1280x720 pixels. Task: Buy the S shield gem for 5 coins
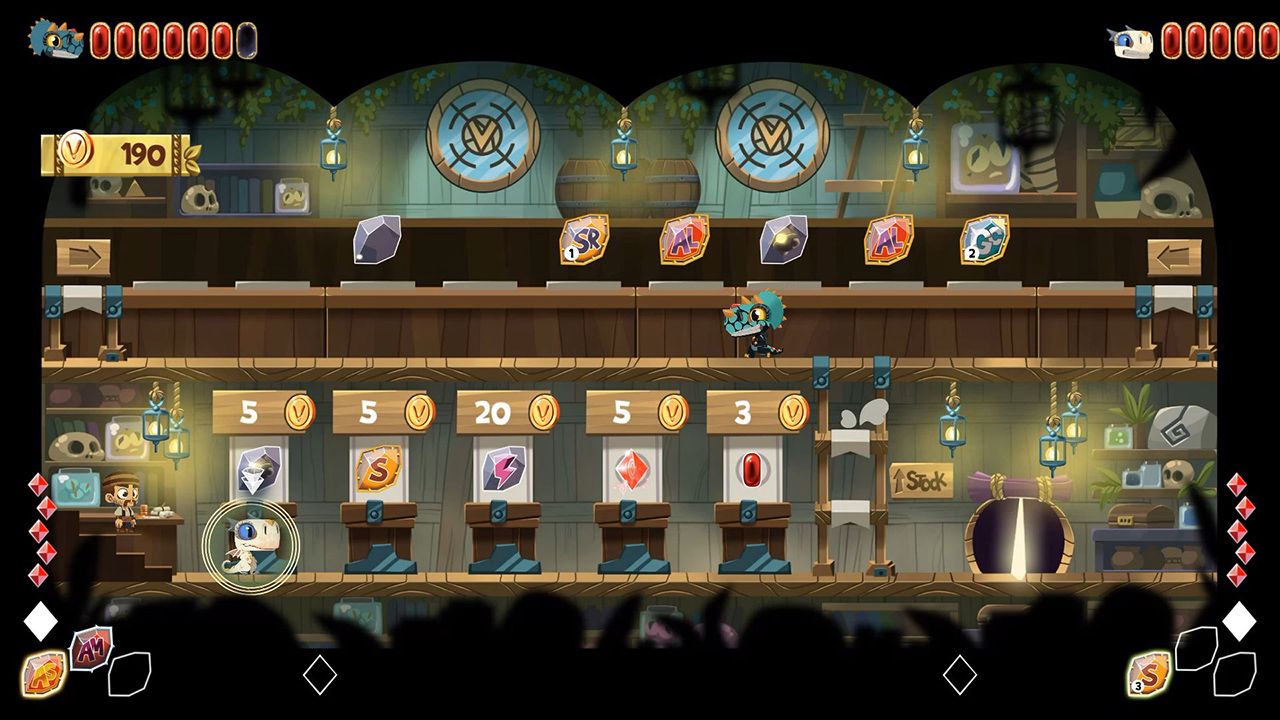click(378, 470)
